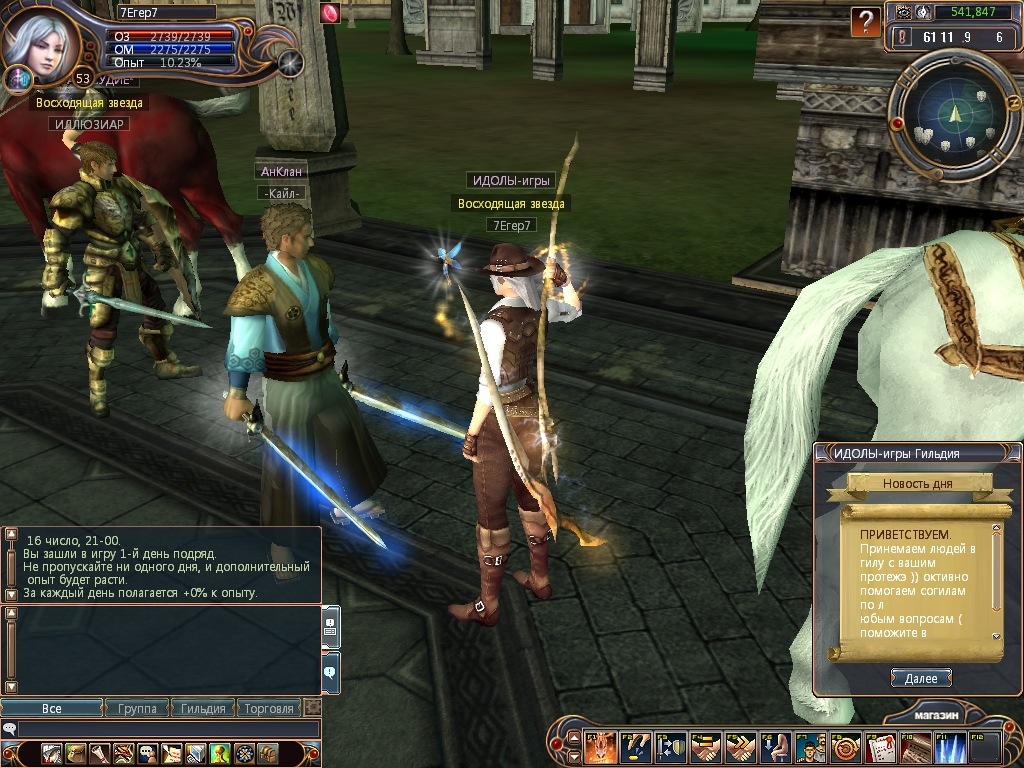
Task: Switch chat to the "Группа" tab
Action: (137, 708)
